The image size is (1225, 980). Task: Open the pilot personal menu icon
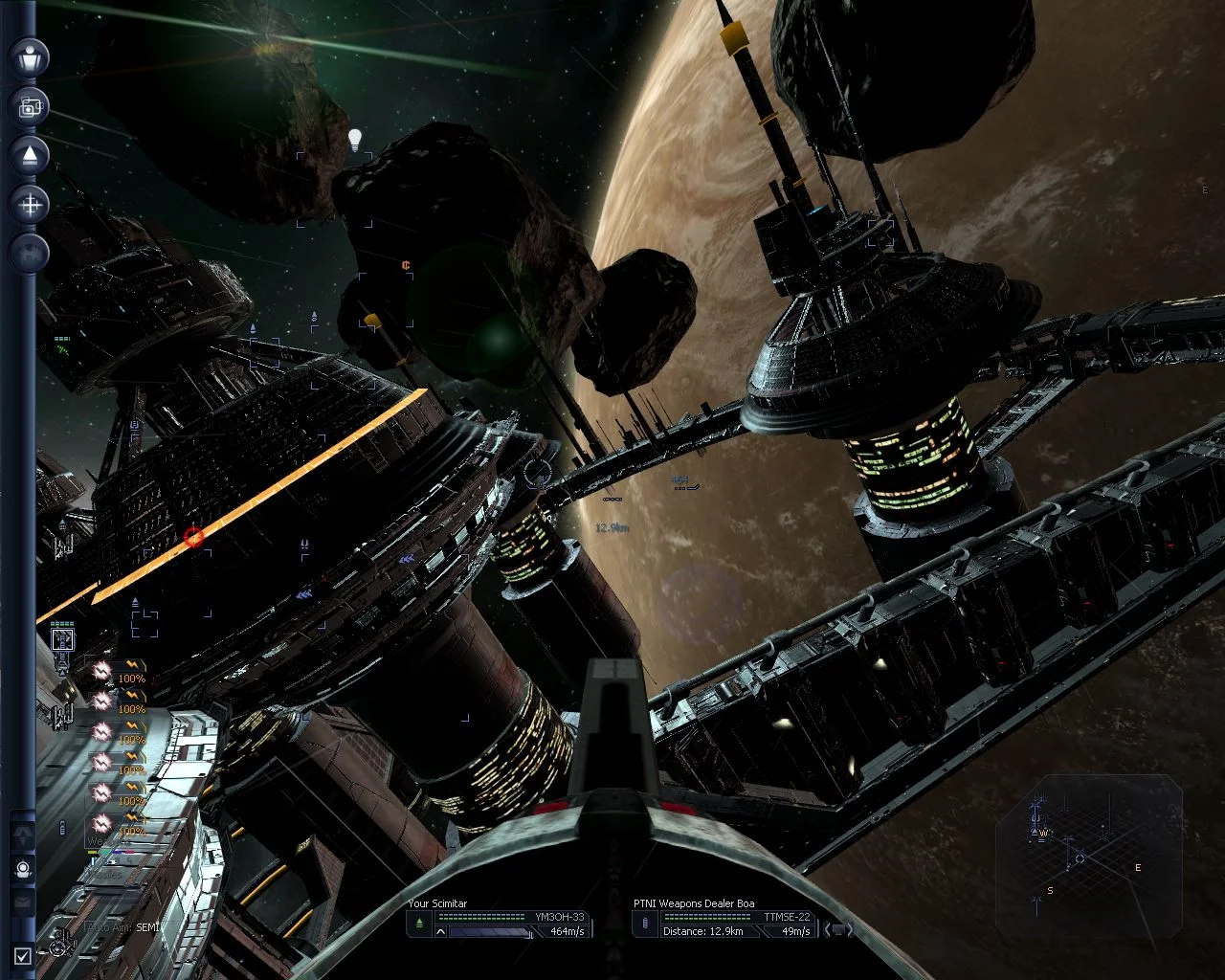coord(29,57)
